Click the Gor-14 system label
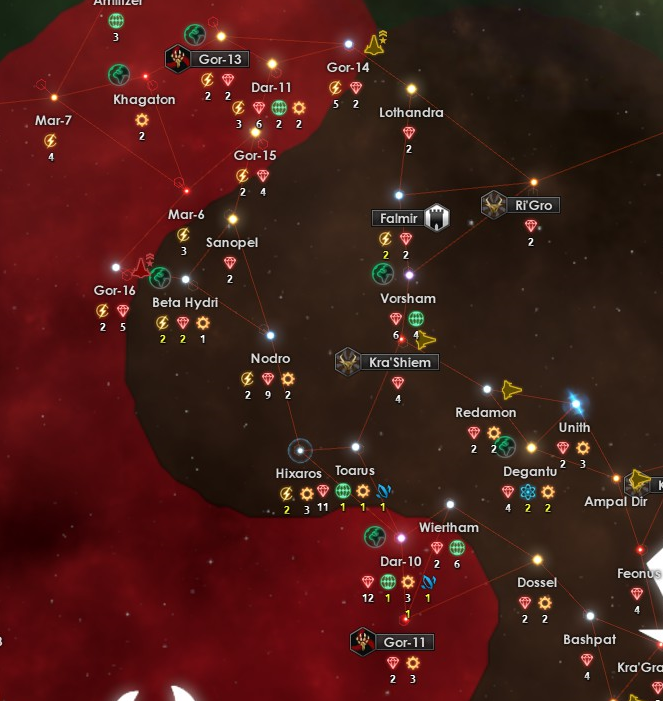The height and width of the screenshot is (701, 663). pos(348,68)
